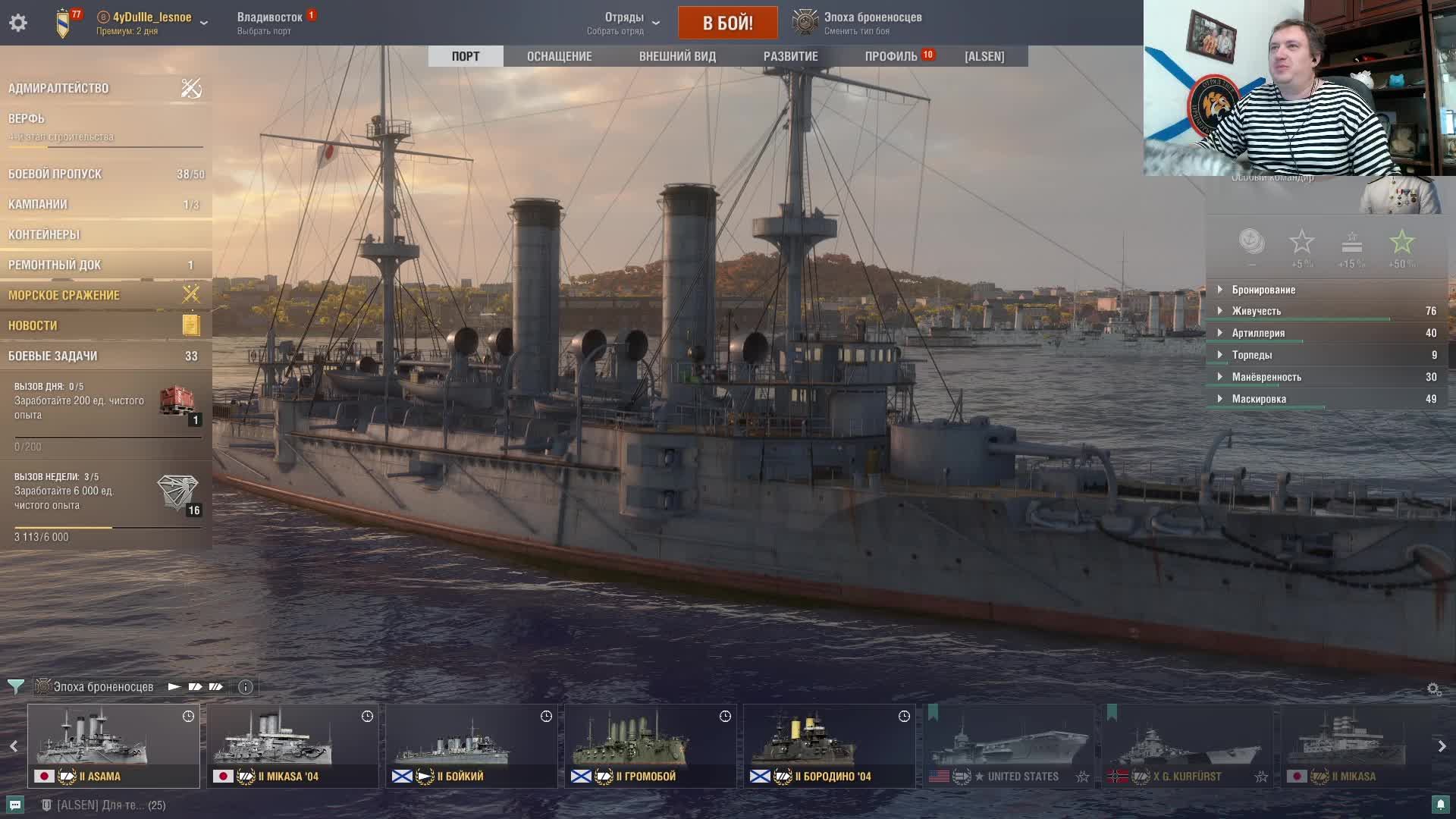Click the red 'В БОЙ!' battle button

tap(727, 23)
